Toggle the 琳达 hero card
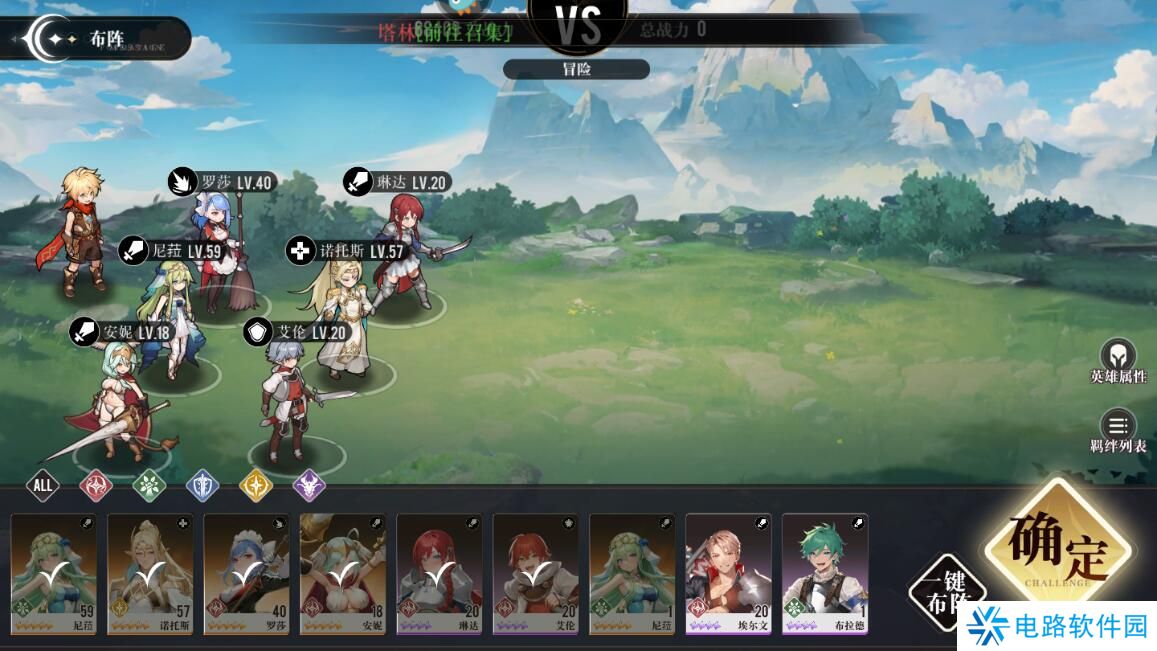 point(439,573)
